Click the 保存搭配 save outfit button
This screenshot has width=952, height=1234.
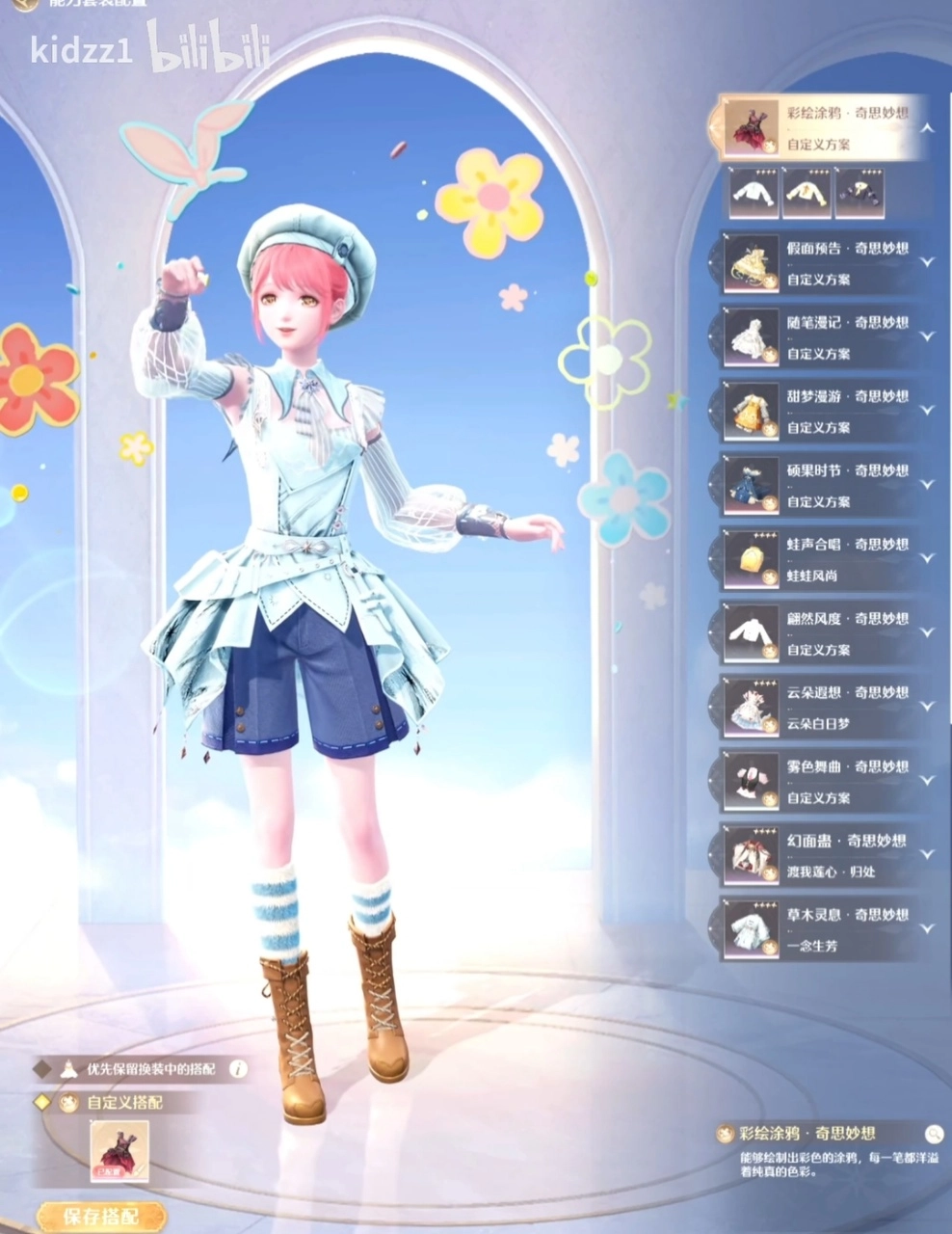(x=99, y=1216)
